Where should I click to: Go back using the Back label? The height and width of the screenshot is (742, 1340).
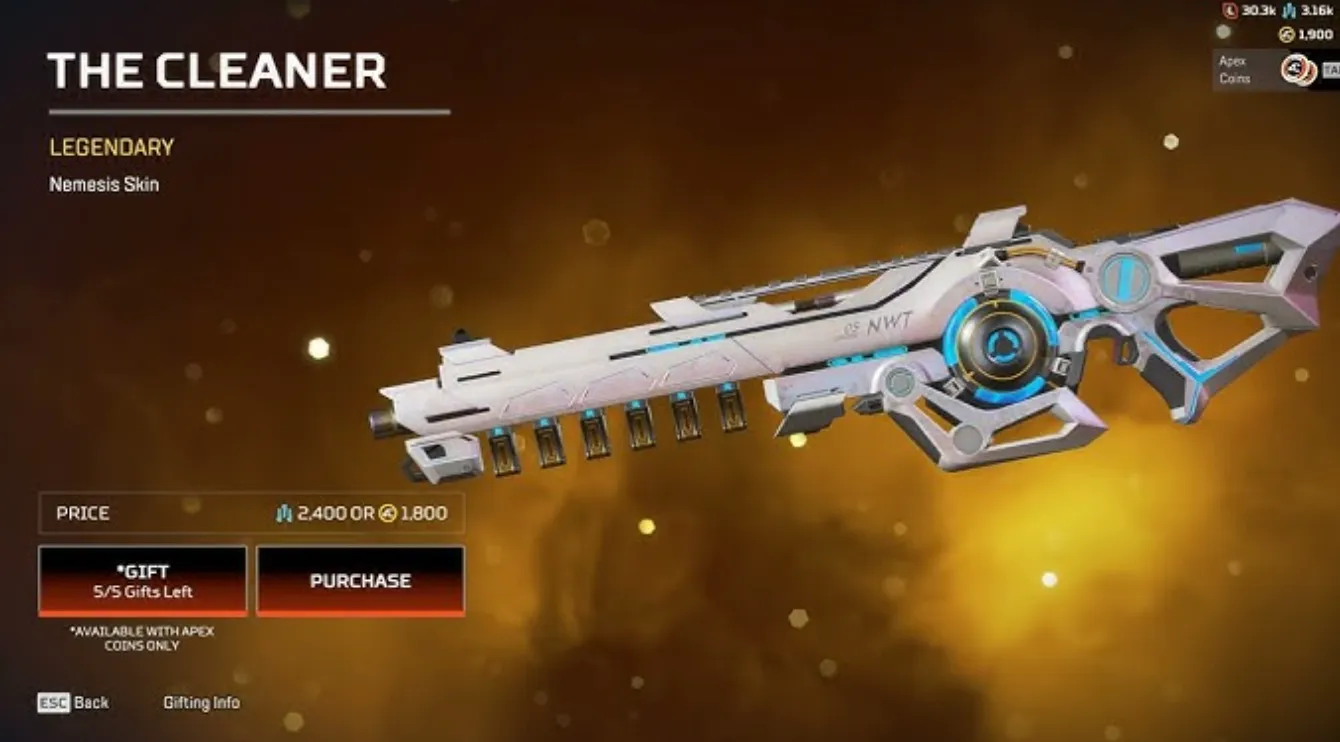pyautogui.click(x=90, y=703)
